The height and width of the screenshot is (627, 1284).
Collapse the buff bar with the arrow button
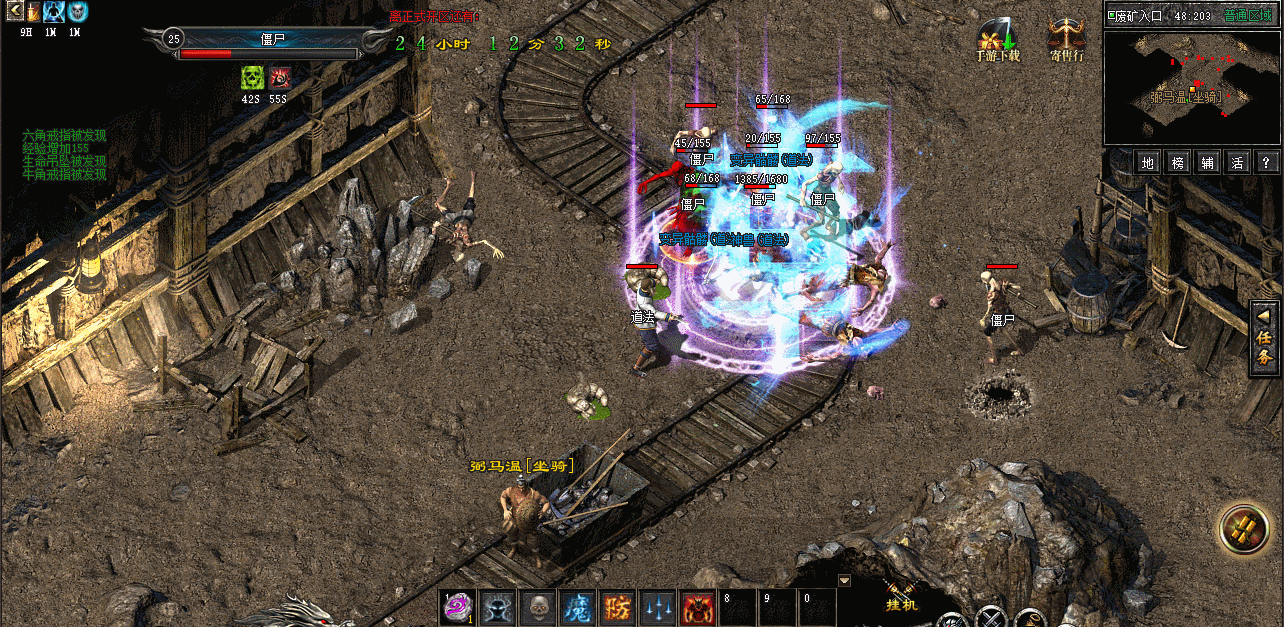point(14,11)
